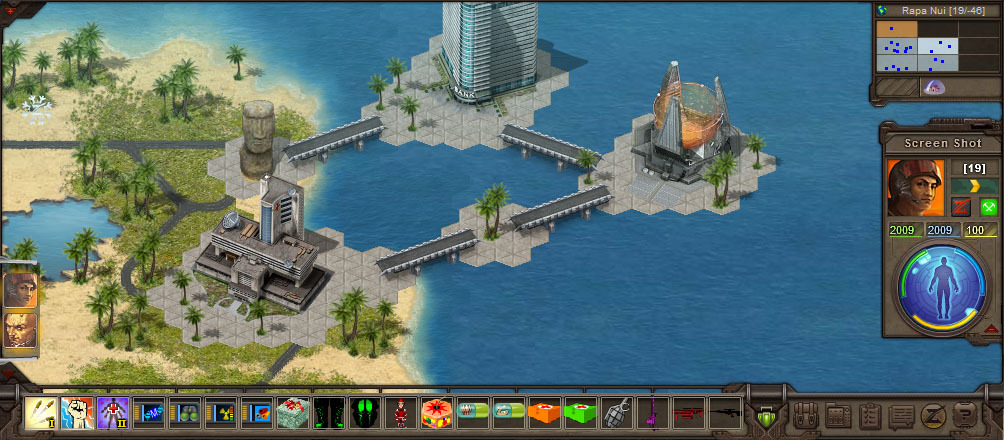Select the helmeted soldier portrait
The height and width of the screenshot is (440, 1004).
pos(915,188)
